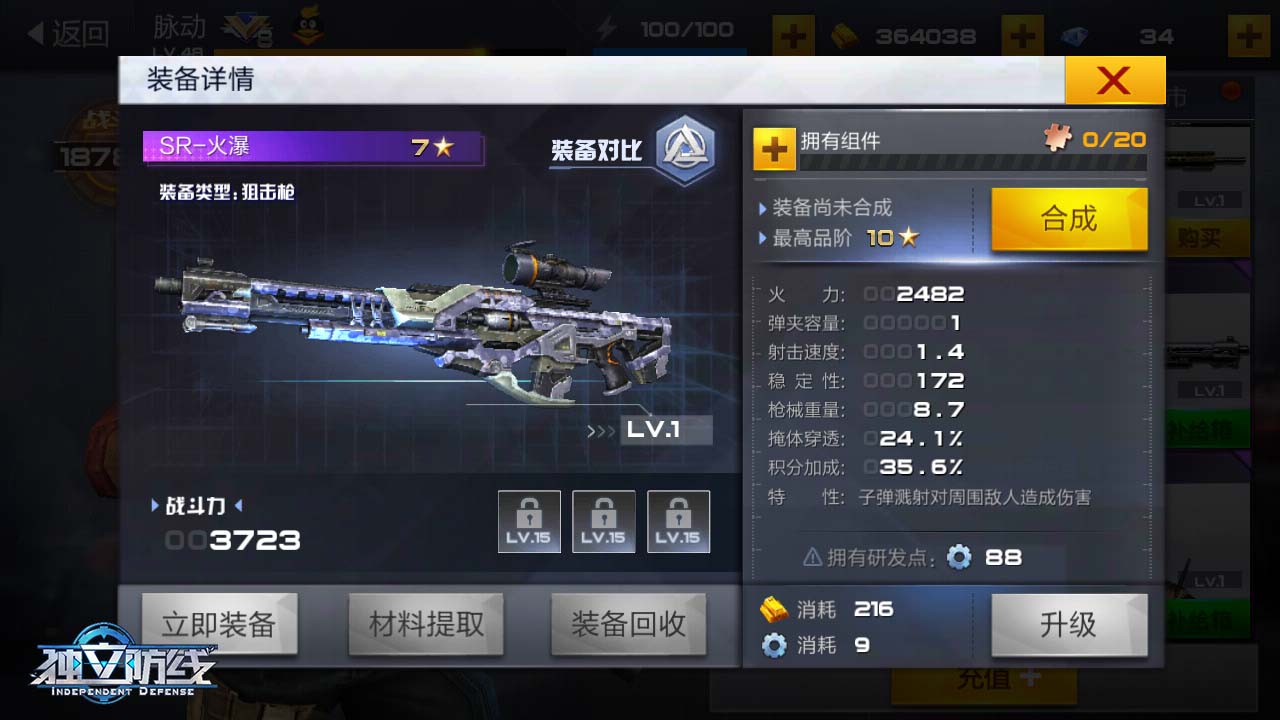This screenshot has width=1280, height=720.
Task: Select the 材料提取 option
Action: click(426, 623)
